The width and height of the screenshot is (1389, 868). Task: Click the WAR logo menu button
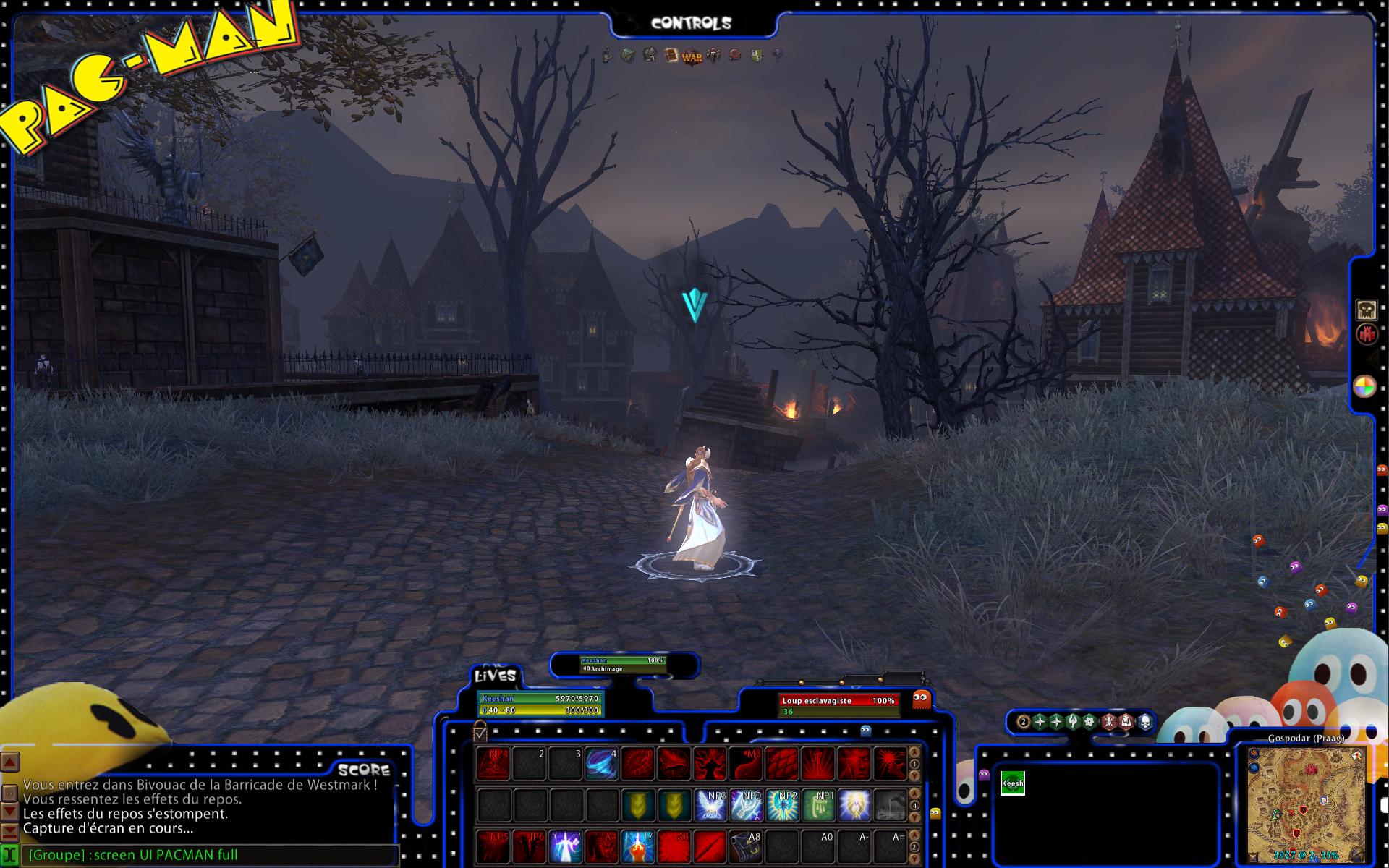(692, 56)
